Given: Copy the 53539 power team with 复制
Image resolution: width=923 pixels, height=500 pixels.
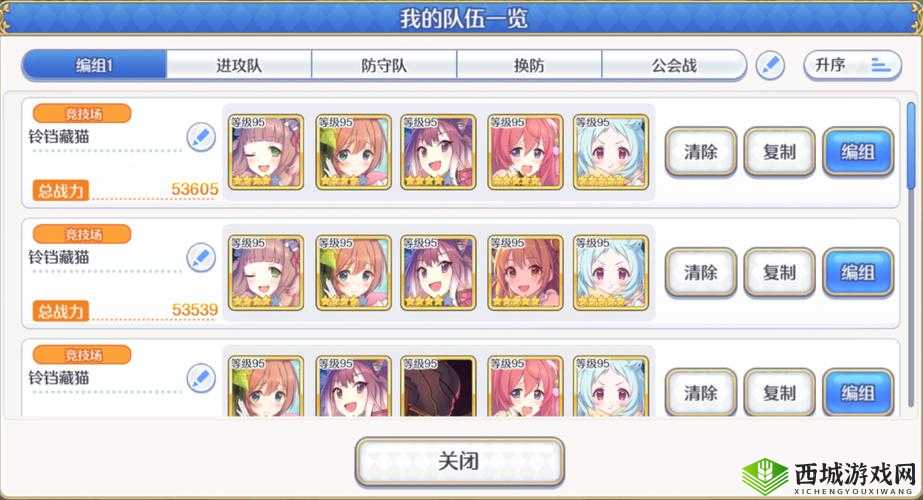Looking at the screenshot, I should coord(779,272).
